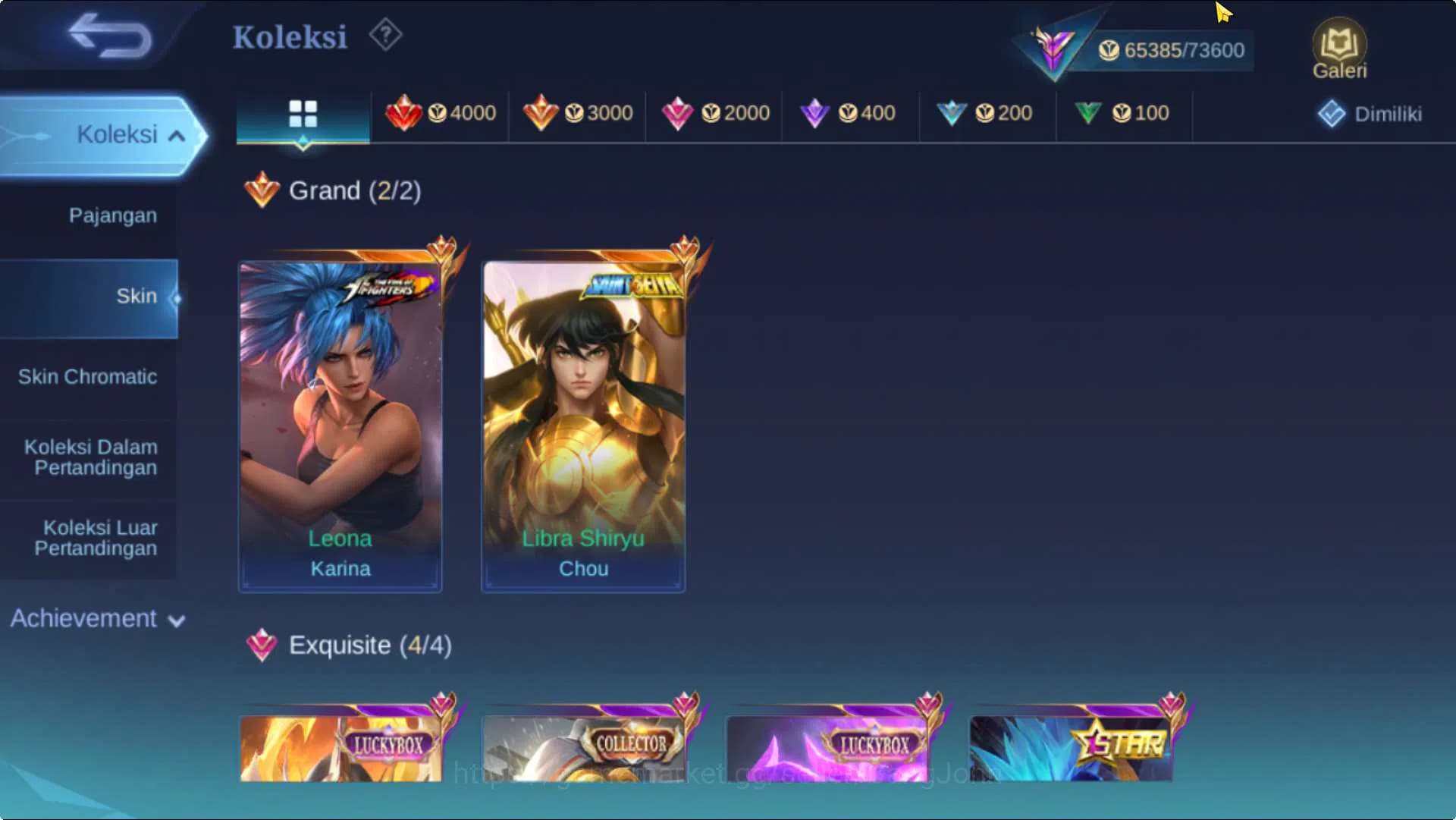Select the Libra Shiryu Chou skin card

[582, 417]
